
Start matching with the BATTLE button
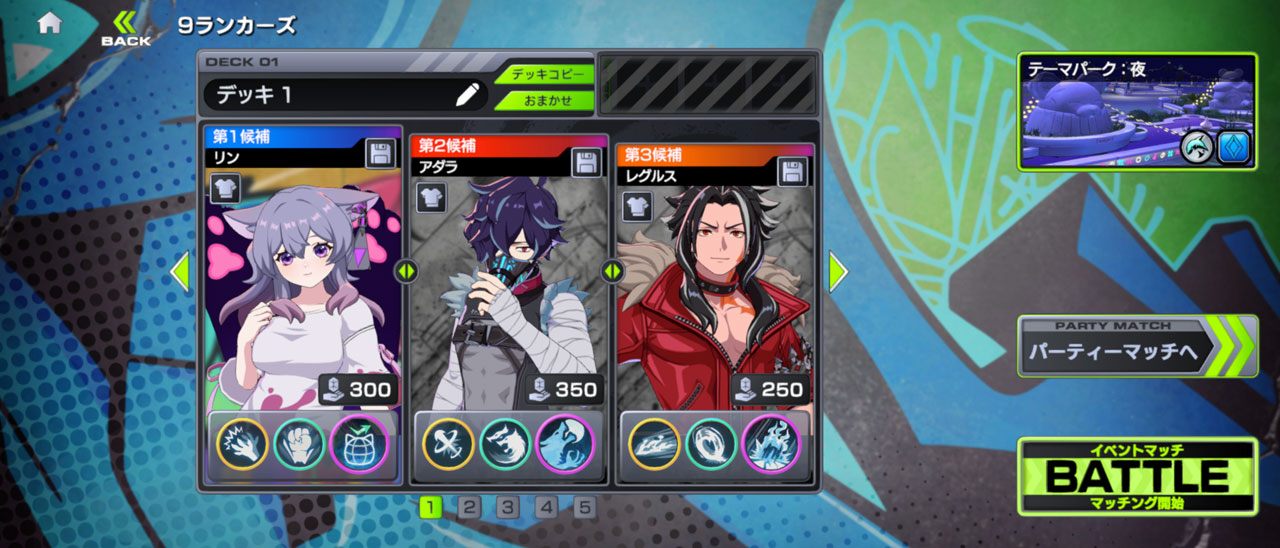pyautogui.click(x=1137, y=476)
